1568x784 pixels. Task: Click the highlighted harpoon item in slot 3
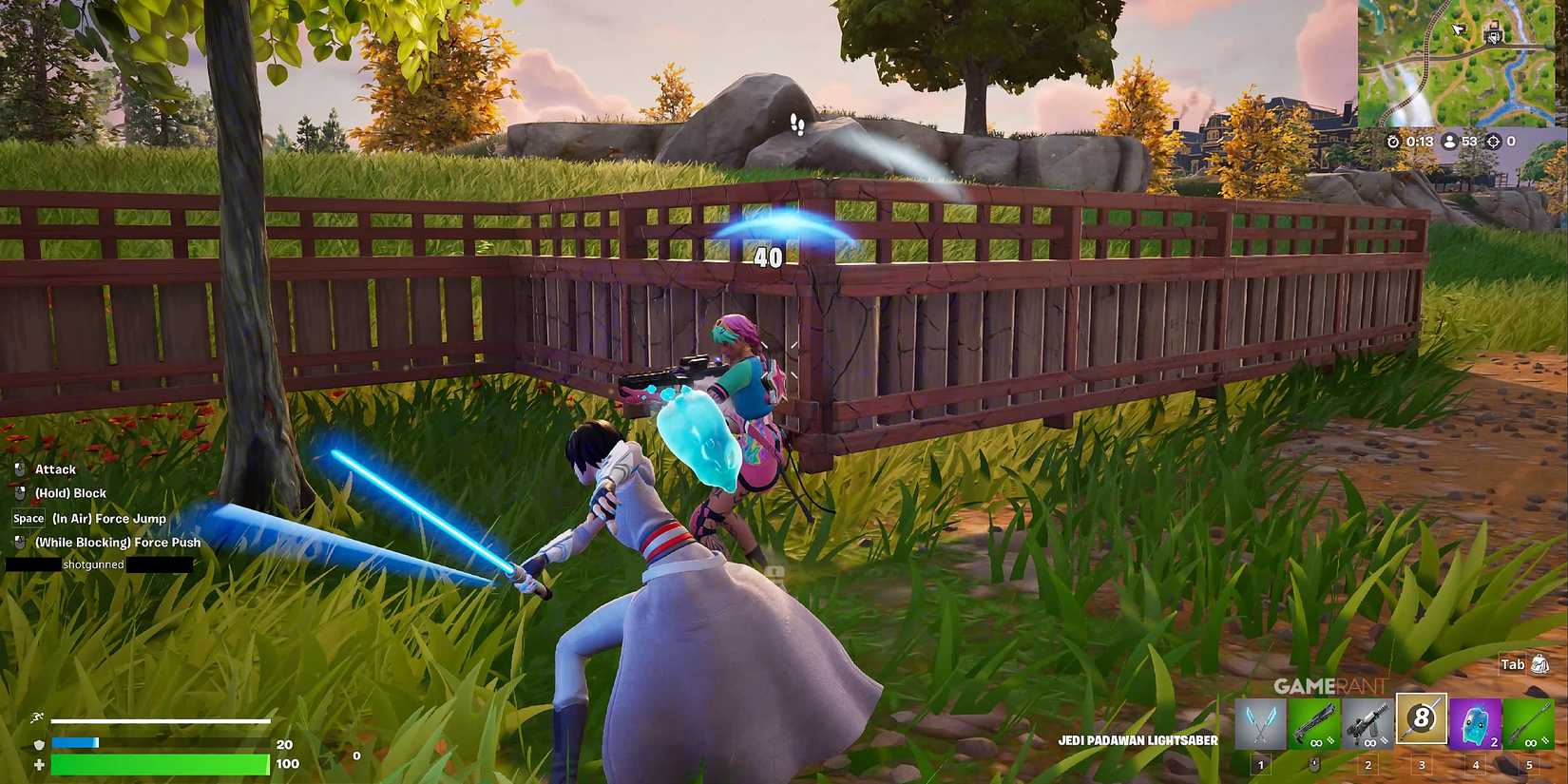pos(1421,720)
